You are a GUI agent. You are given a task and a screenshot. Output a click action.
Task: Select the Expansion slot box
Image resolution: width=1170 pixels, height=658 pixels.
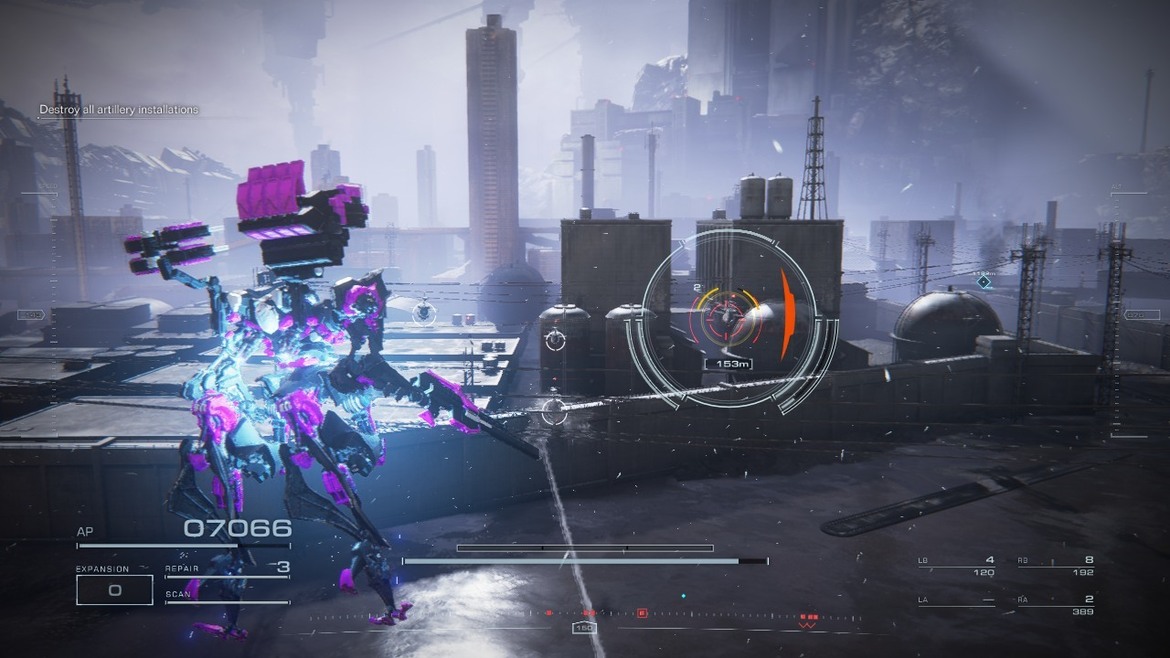114,590
